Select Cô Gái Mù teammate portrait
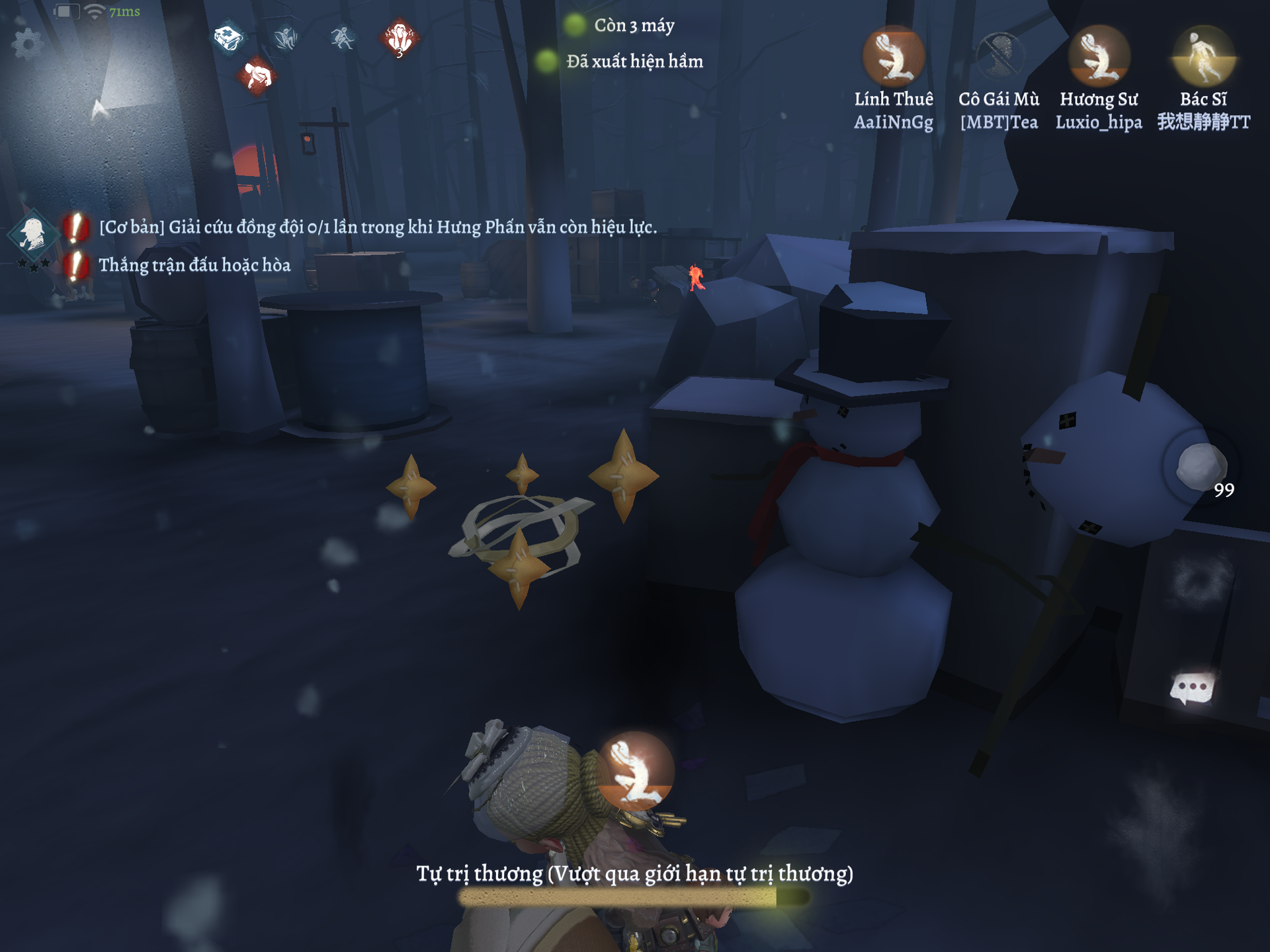The width and height of the screenshot is (1270, 952). pos(999,57)
